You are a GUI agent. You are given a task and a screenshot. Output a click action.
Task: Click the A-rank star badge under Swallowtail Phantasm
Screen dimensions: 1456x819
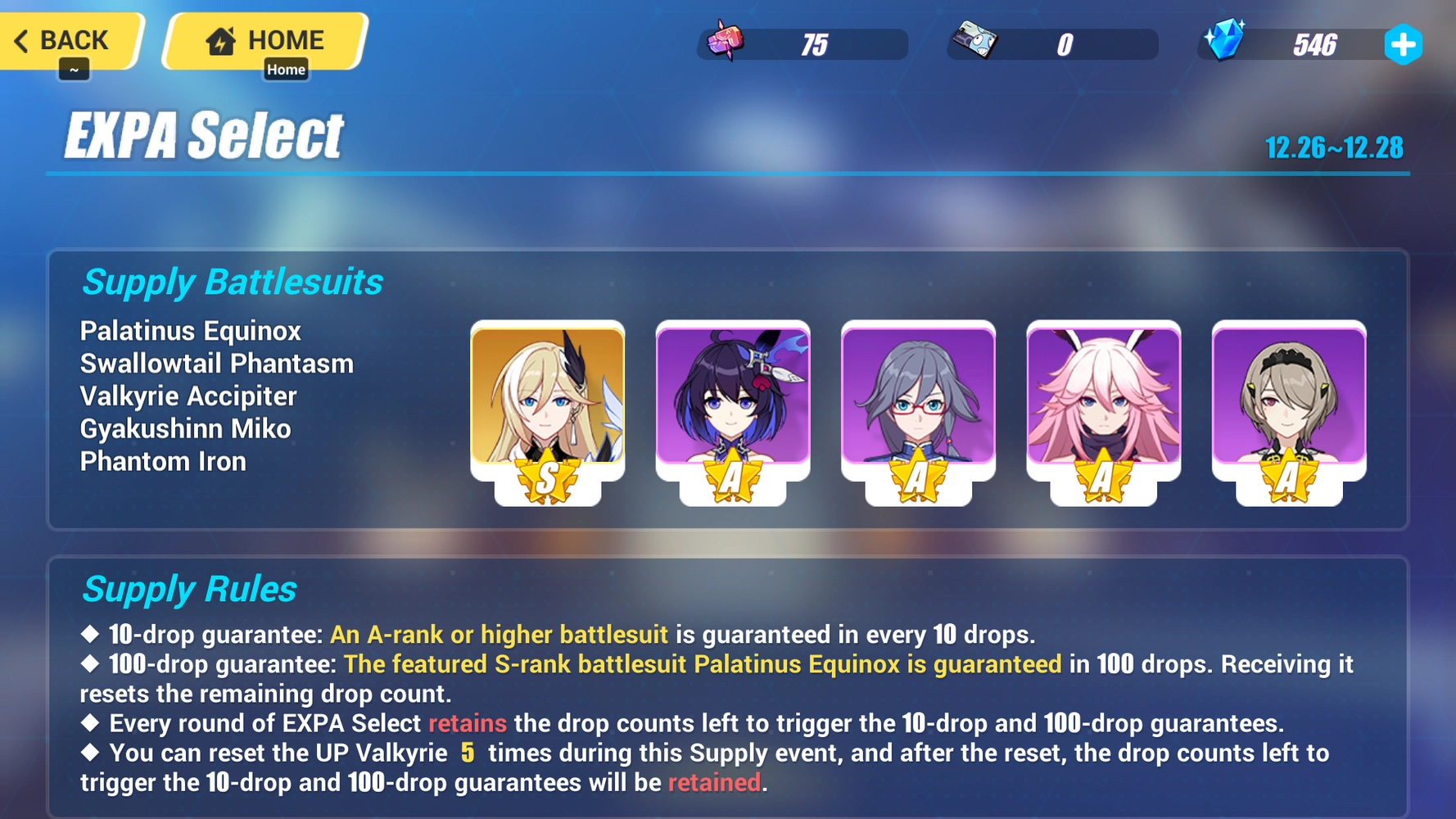click(733, 473)
